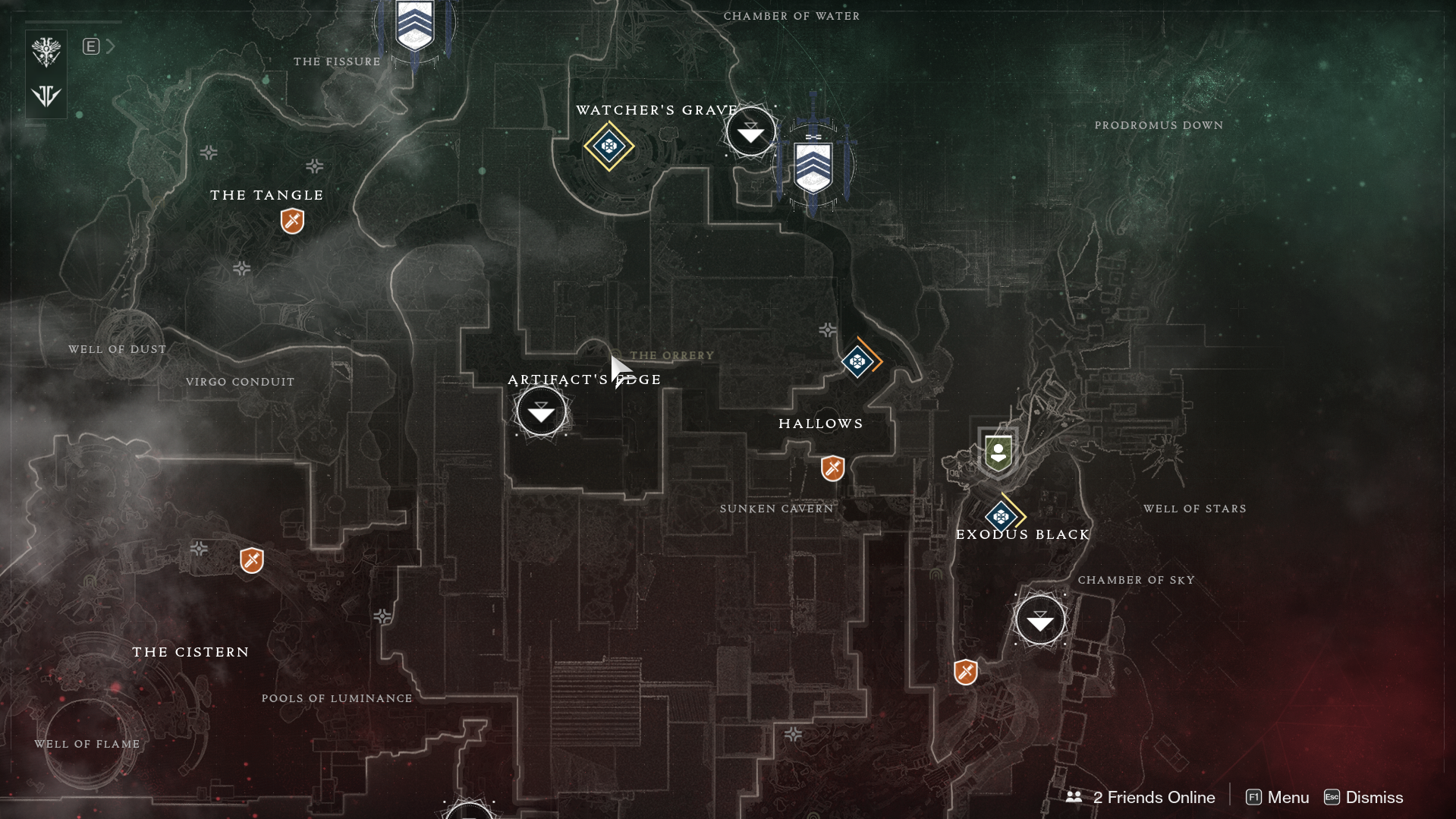Image resolution: width=1456 pixels, height=819 pixels.
Task: Open the banner mission icon by The Fissure
Action: [x=414, y=27]
